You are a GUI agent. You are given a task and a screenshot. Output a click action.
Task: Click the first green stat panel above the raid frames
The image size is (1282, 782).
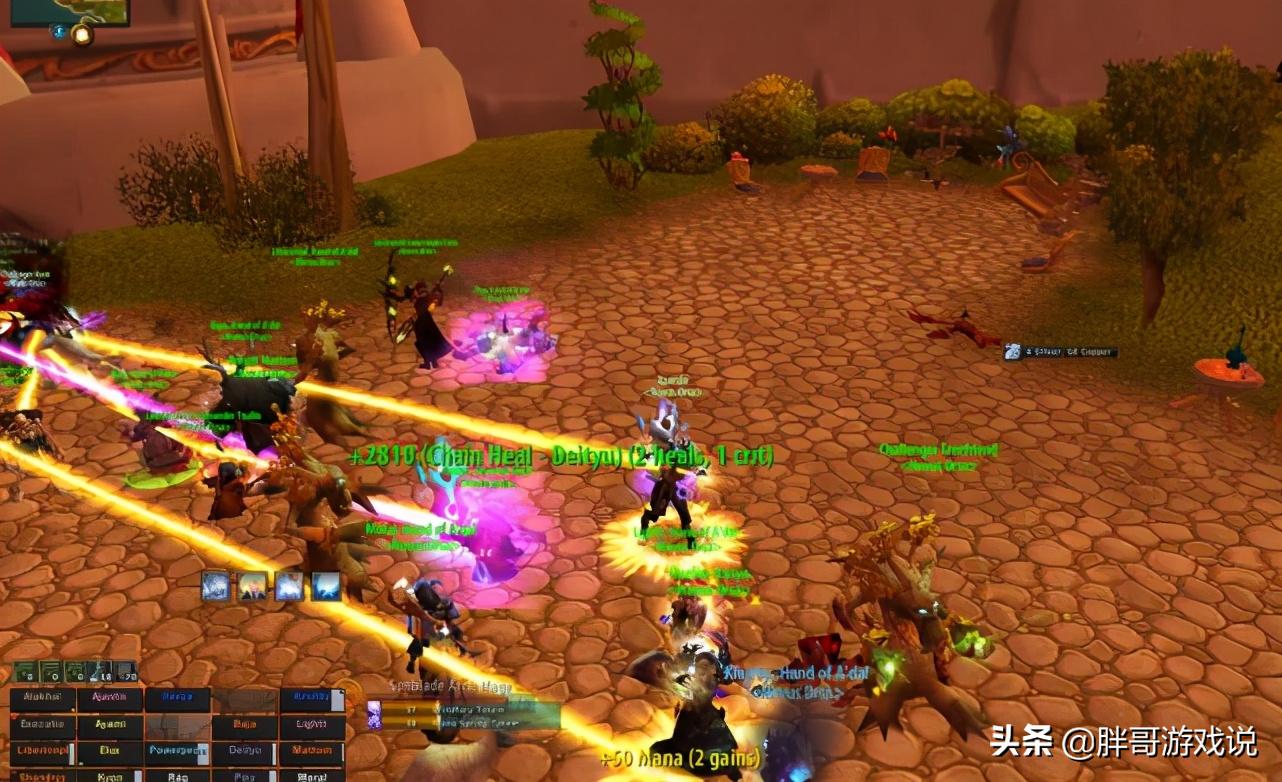point(26,670)
